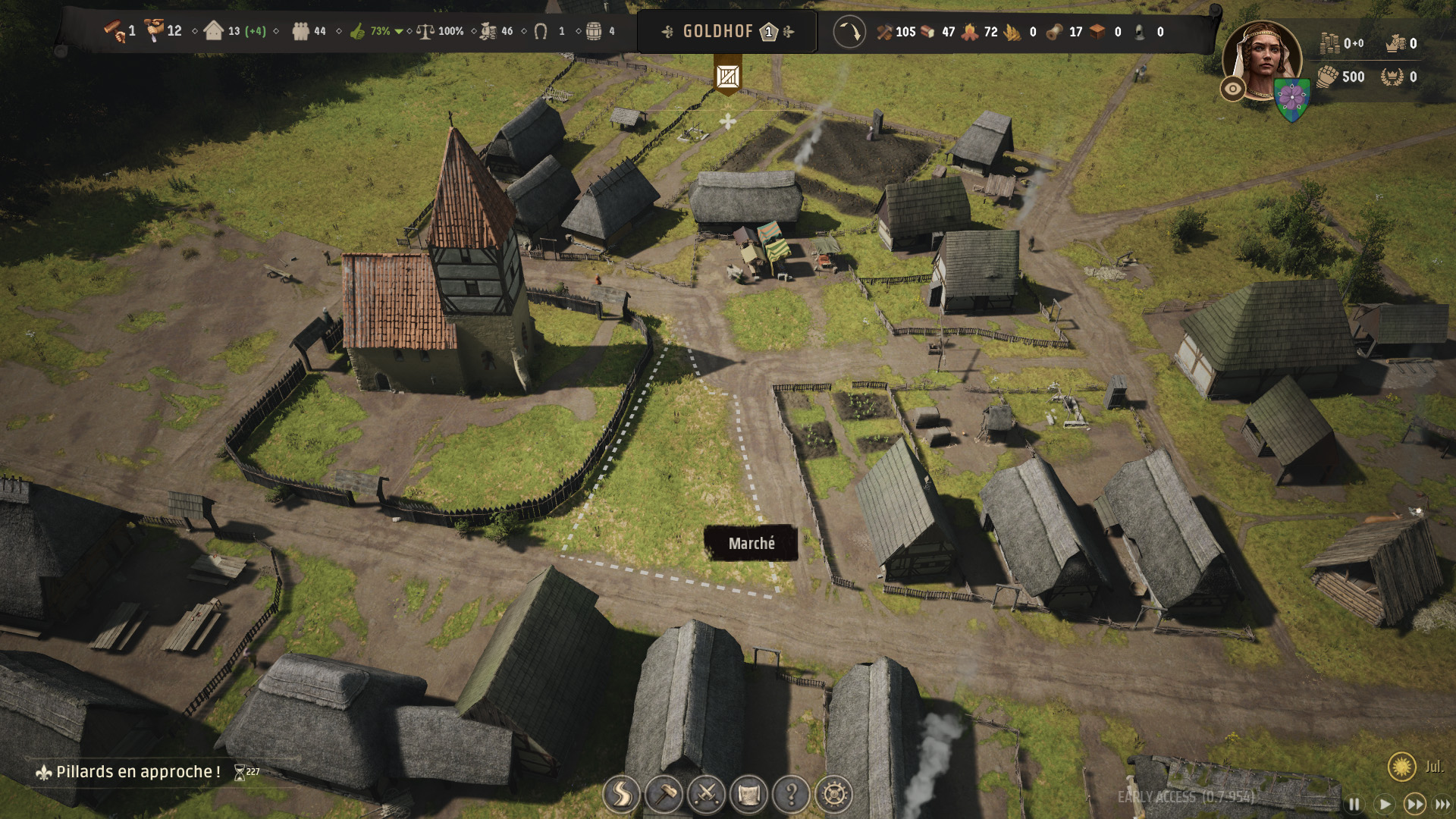
Task: Open the approval thumbs-up indicator
Action: point(358,32)
